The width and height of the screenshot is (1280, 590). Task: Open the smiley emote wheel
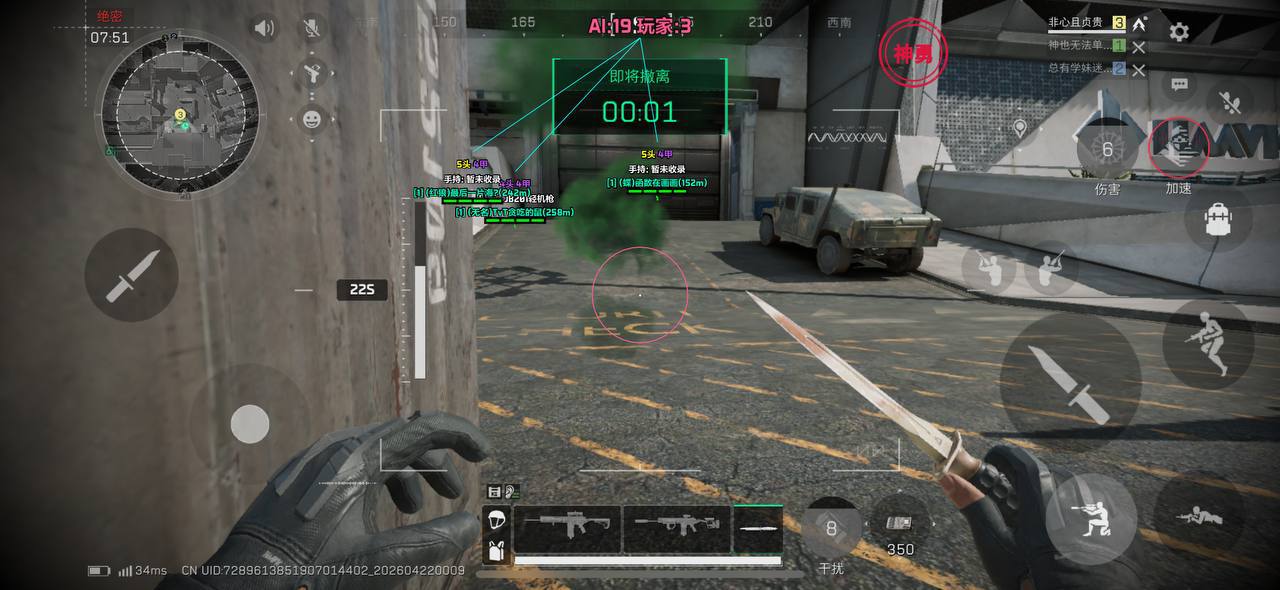[312, 120]
